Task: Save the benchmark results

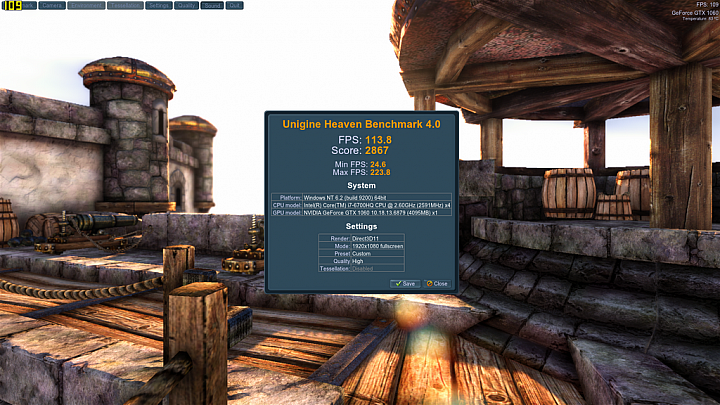Action: [405, 283]
